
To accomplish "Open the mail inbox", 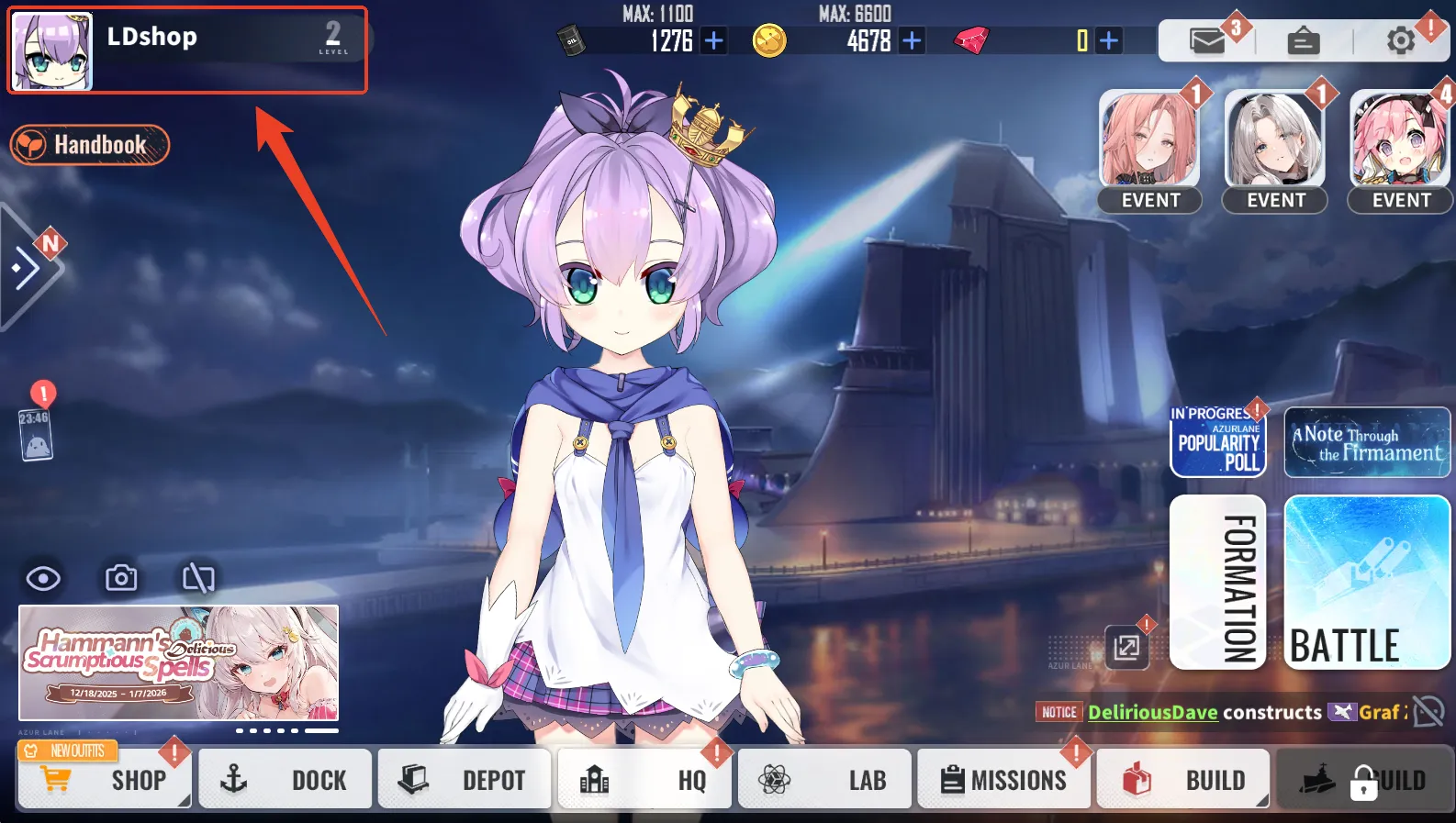I will click(x=1207, y=40).
